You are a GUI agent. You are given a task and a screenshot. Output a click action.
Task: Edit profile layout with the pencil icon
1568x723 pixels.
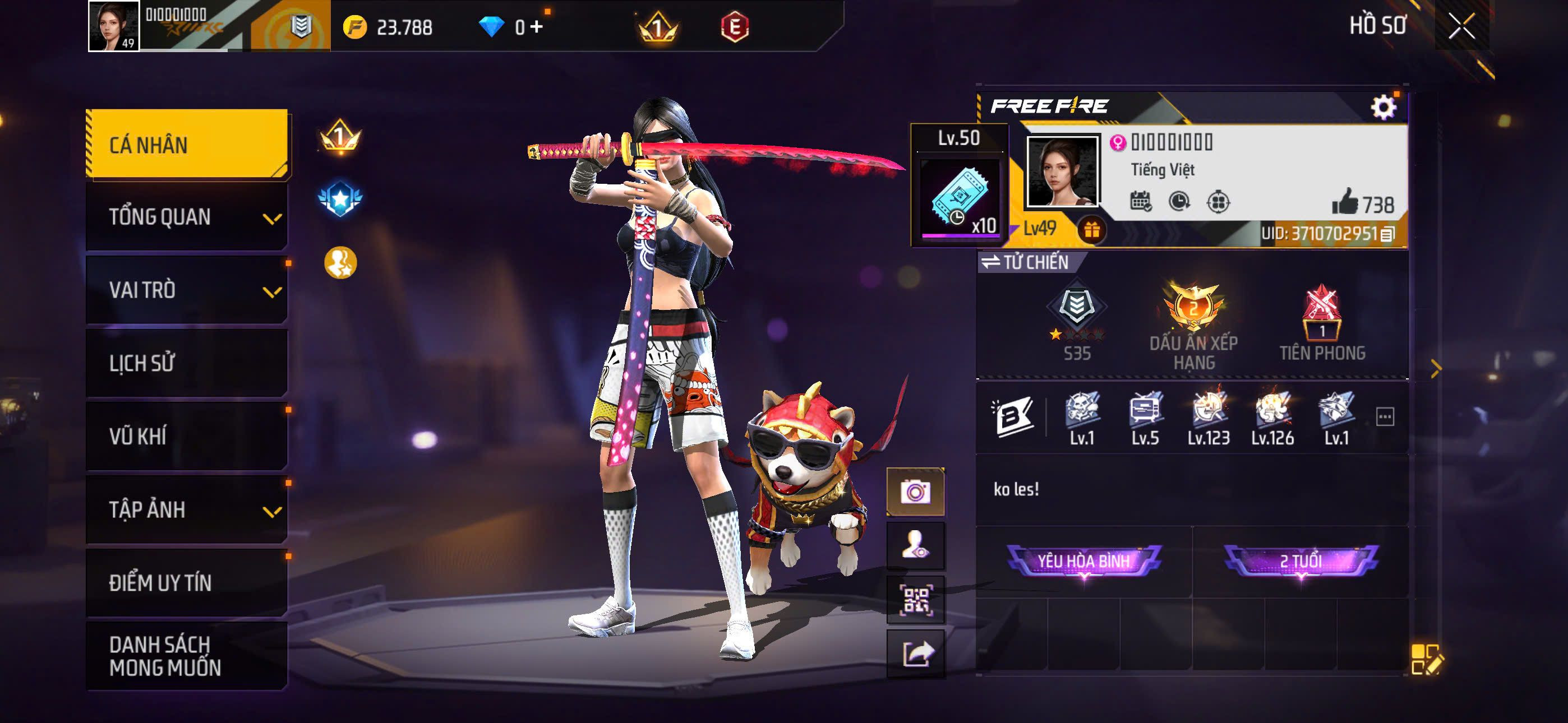pos(1426,660)
